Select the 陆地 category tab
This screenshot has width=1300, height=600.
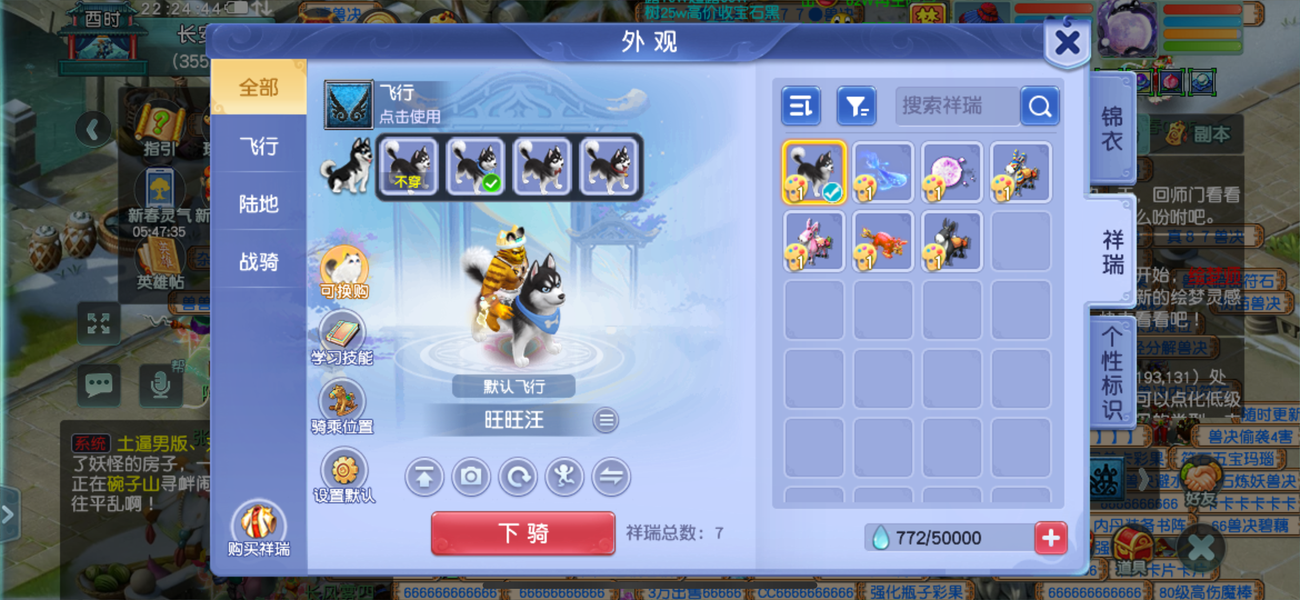[x=258, y=204]
